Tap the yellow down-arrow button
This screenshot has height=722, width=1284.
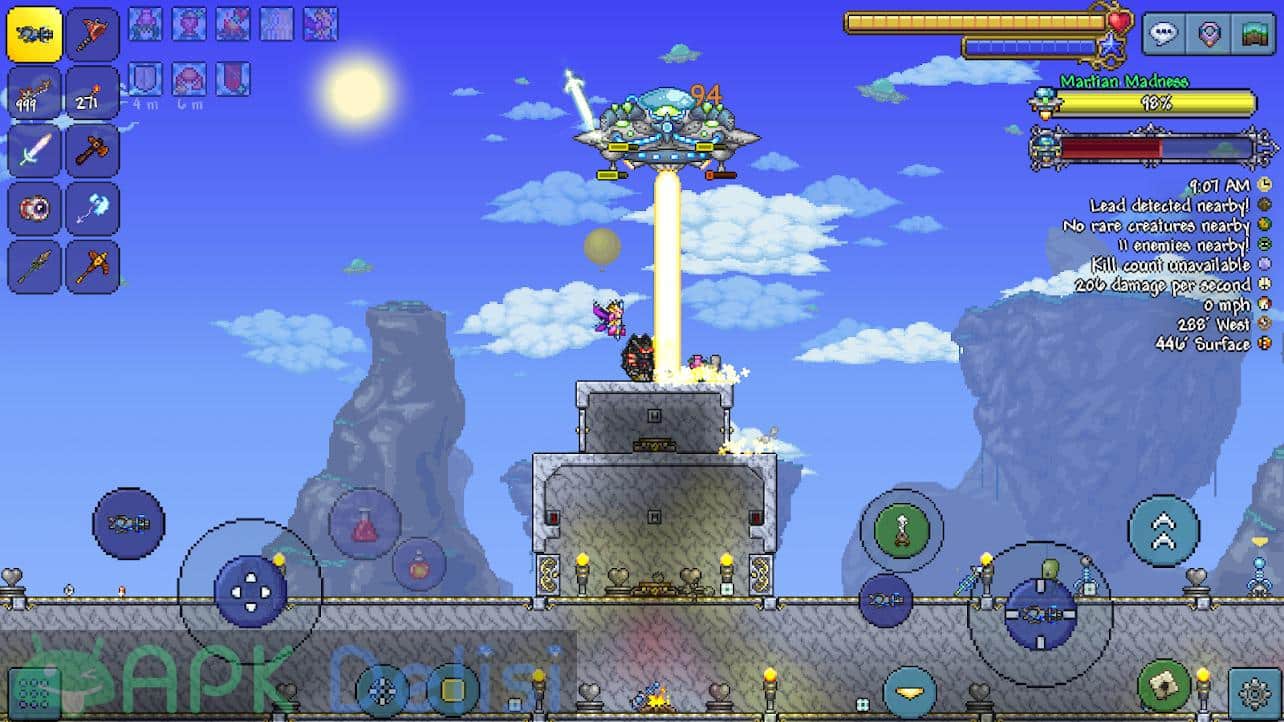(909, 693)
